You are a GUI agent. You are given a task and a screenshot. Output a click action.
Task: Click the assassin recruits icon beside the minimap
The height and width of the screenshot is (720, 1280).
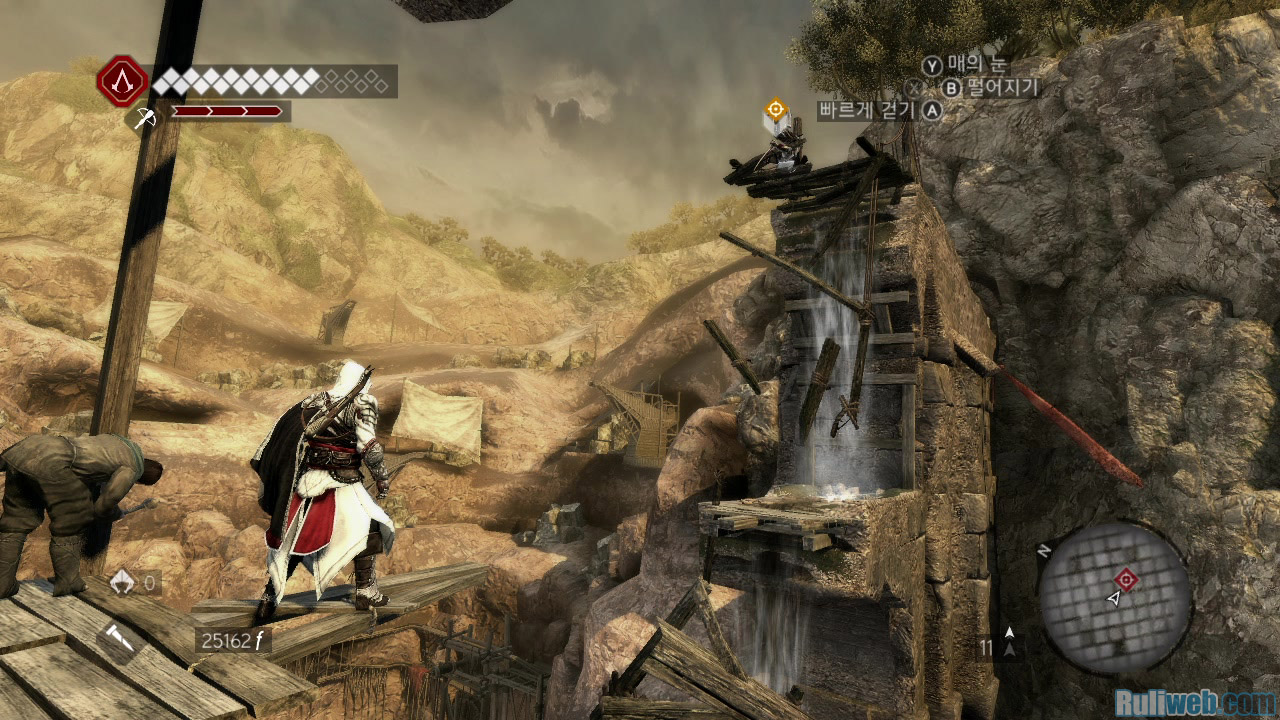pyautogui.click(x=1009, y=642)
